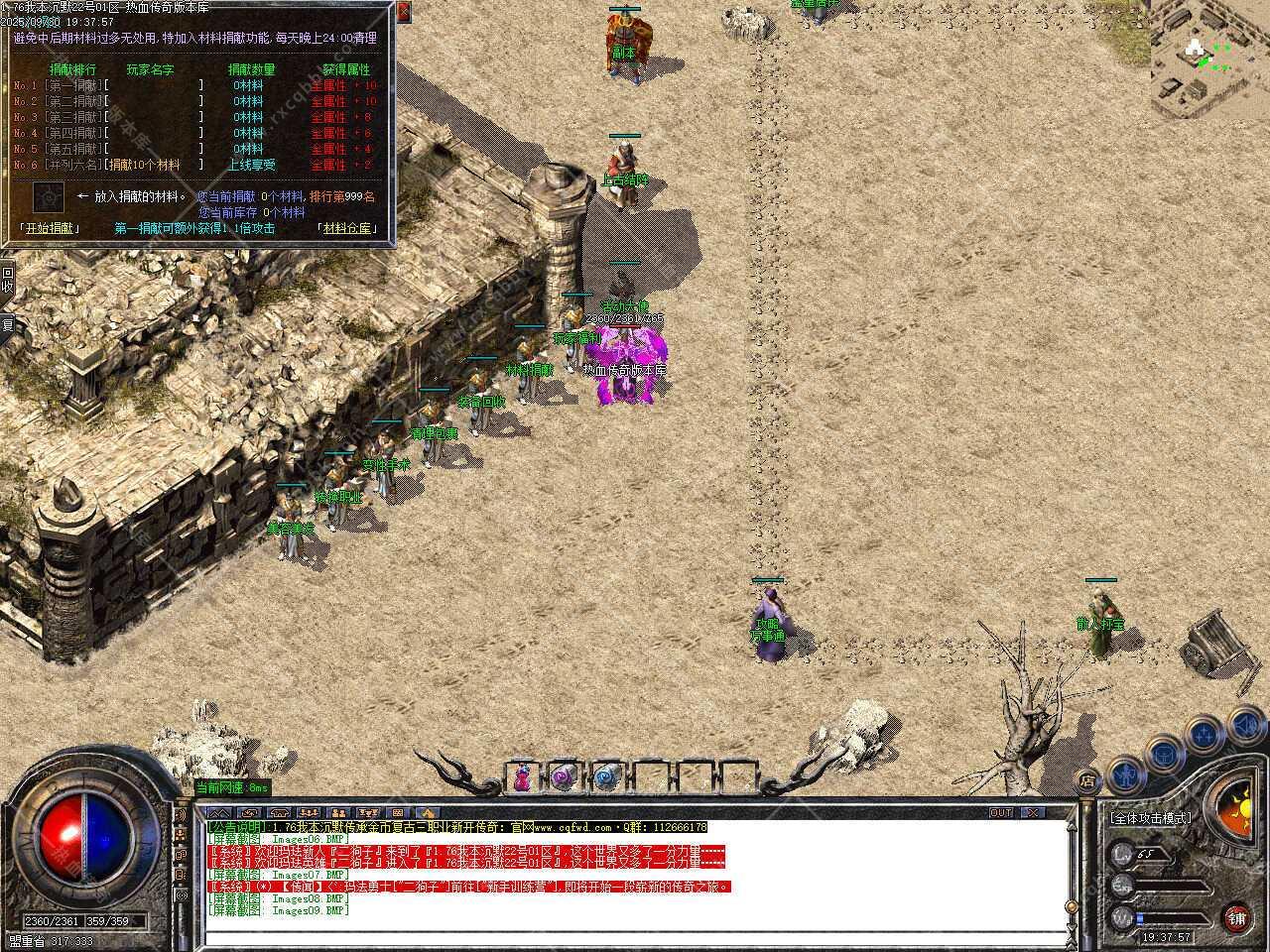Viewport: 1270px width, 952px height.
Task: Click the X button beside OUT
Action: click(x=1032, y=812)
